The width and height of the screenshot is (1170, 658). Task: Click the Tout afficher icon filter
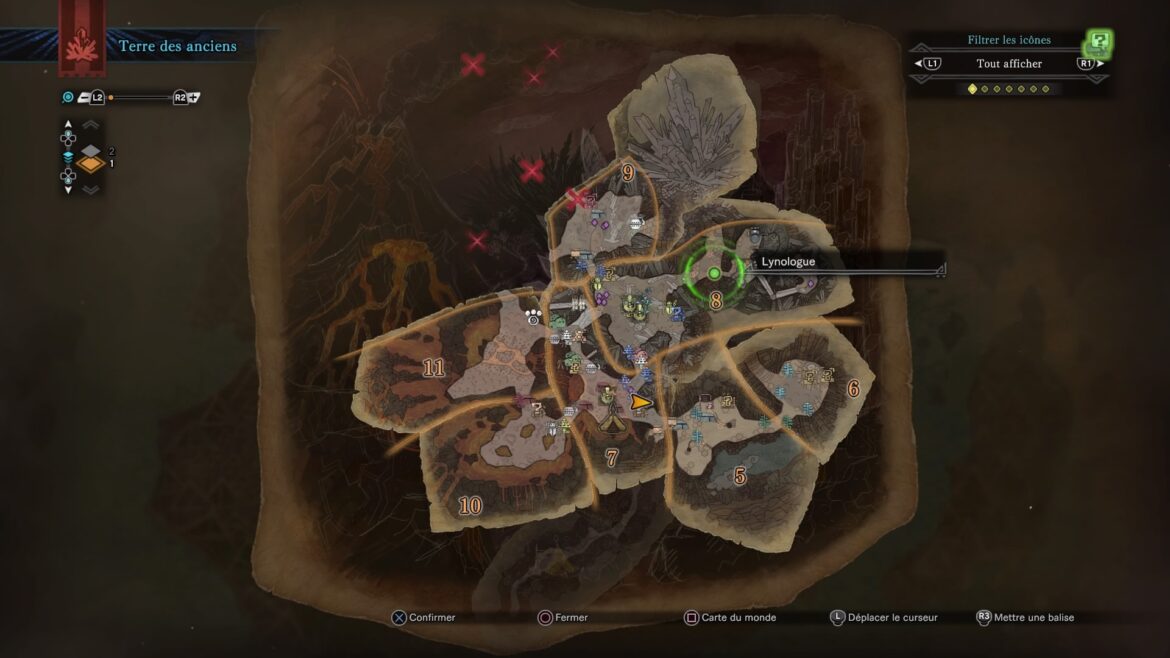(1009, 64)
